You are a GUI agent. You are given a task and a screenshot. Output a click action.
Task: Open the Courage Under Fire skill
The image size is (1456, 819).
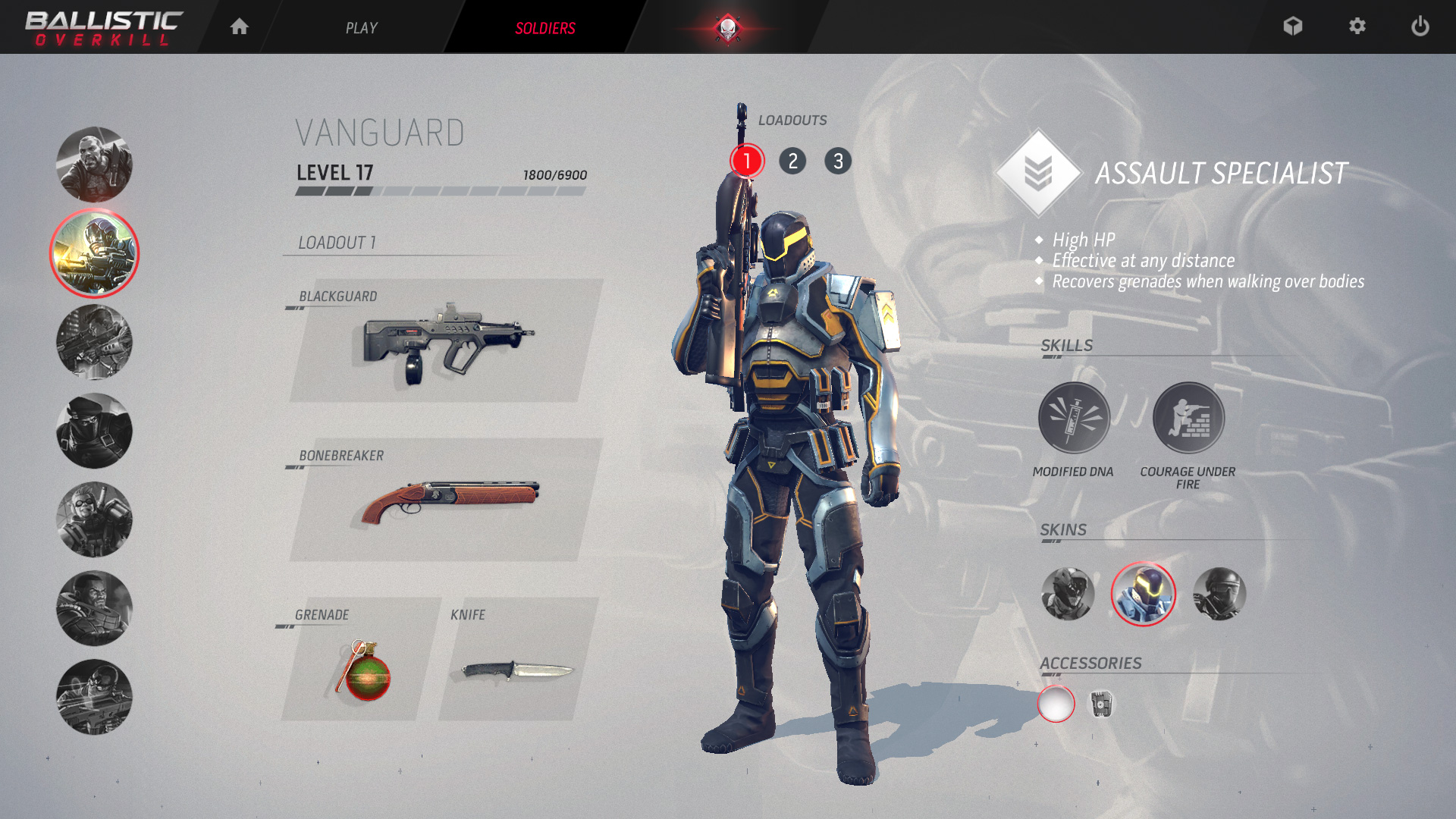coord(1188,418)
